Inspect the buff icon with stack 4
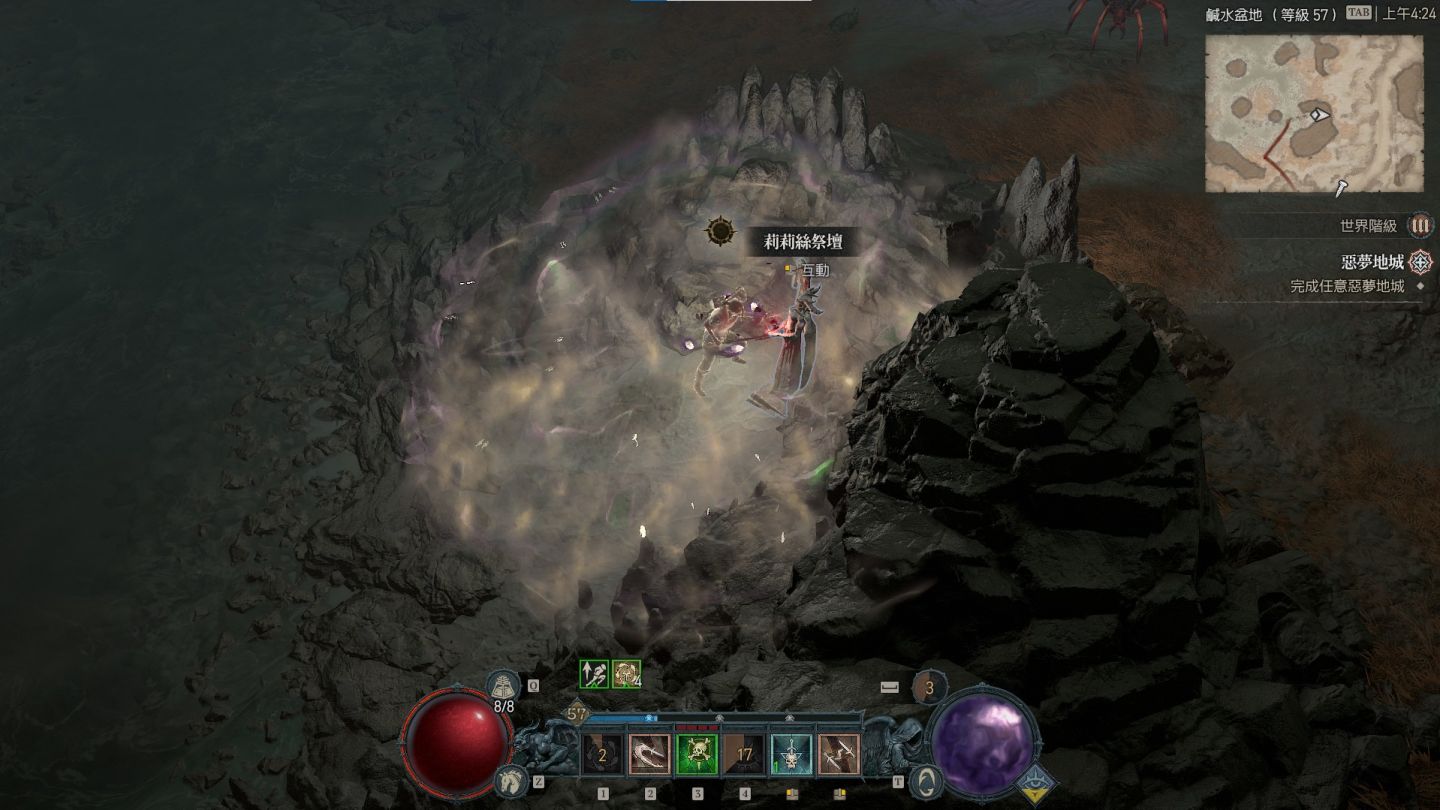 point(626,674)
